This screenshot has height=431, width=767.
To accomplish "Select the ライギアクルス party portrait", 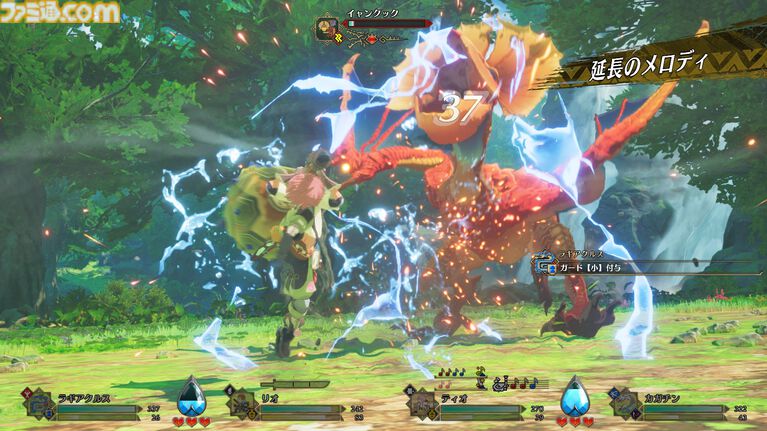I will [38, 405].
